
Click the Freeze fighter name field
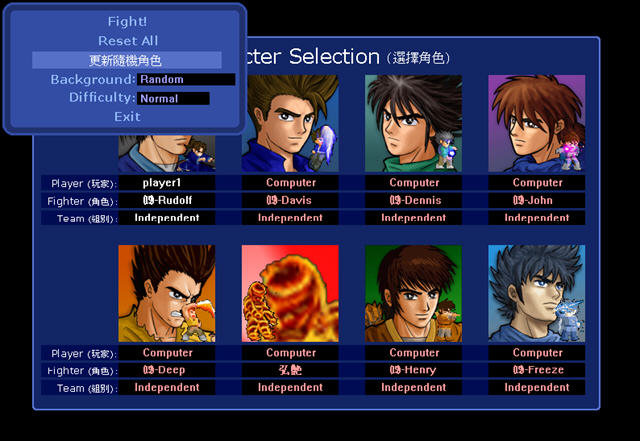coord(537,370)
